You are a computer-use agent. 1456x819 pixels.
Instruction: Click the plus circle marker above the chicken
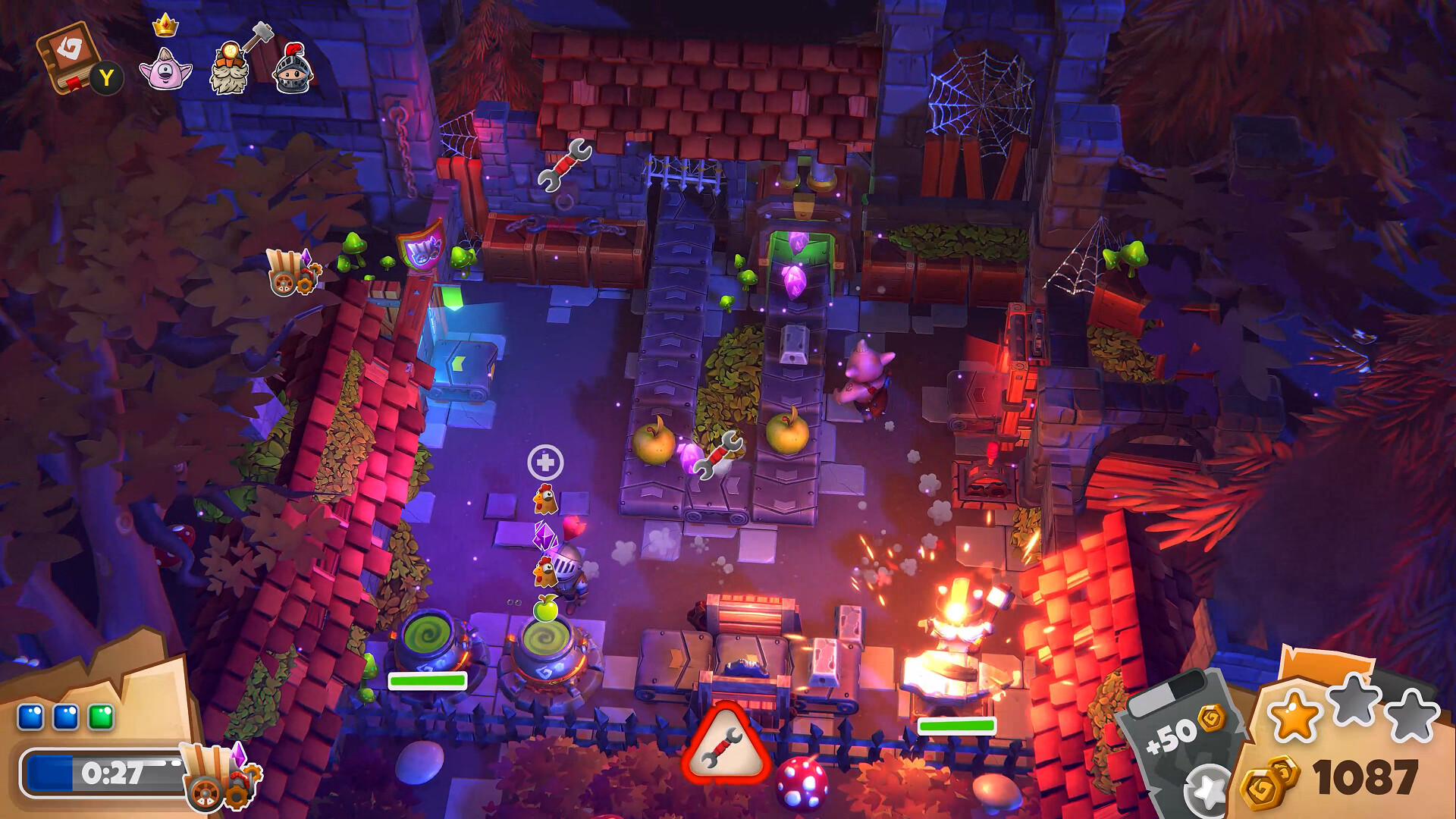click(x=545, y=462)
